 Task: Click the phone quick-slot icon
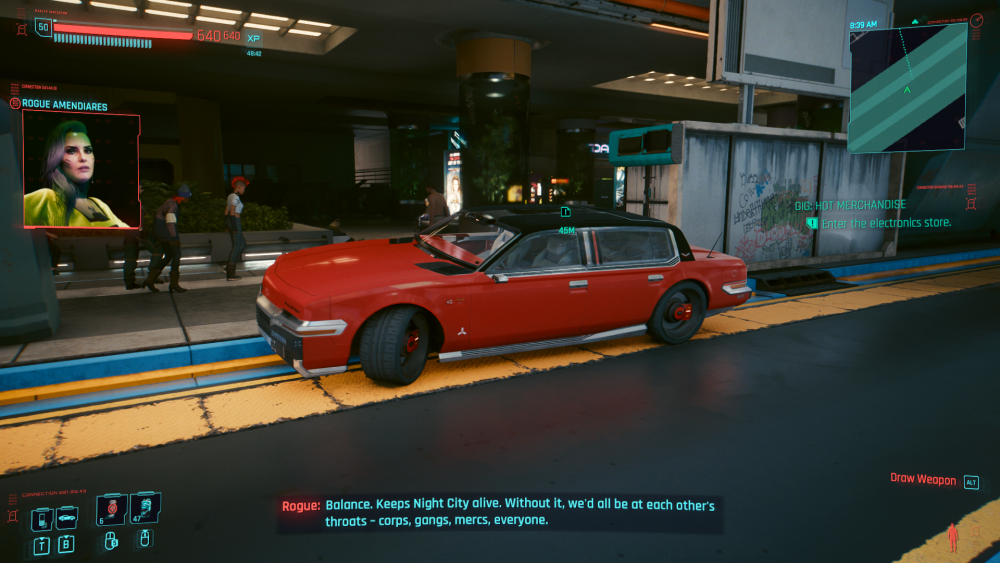click(x=42, y=519)
